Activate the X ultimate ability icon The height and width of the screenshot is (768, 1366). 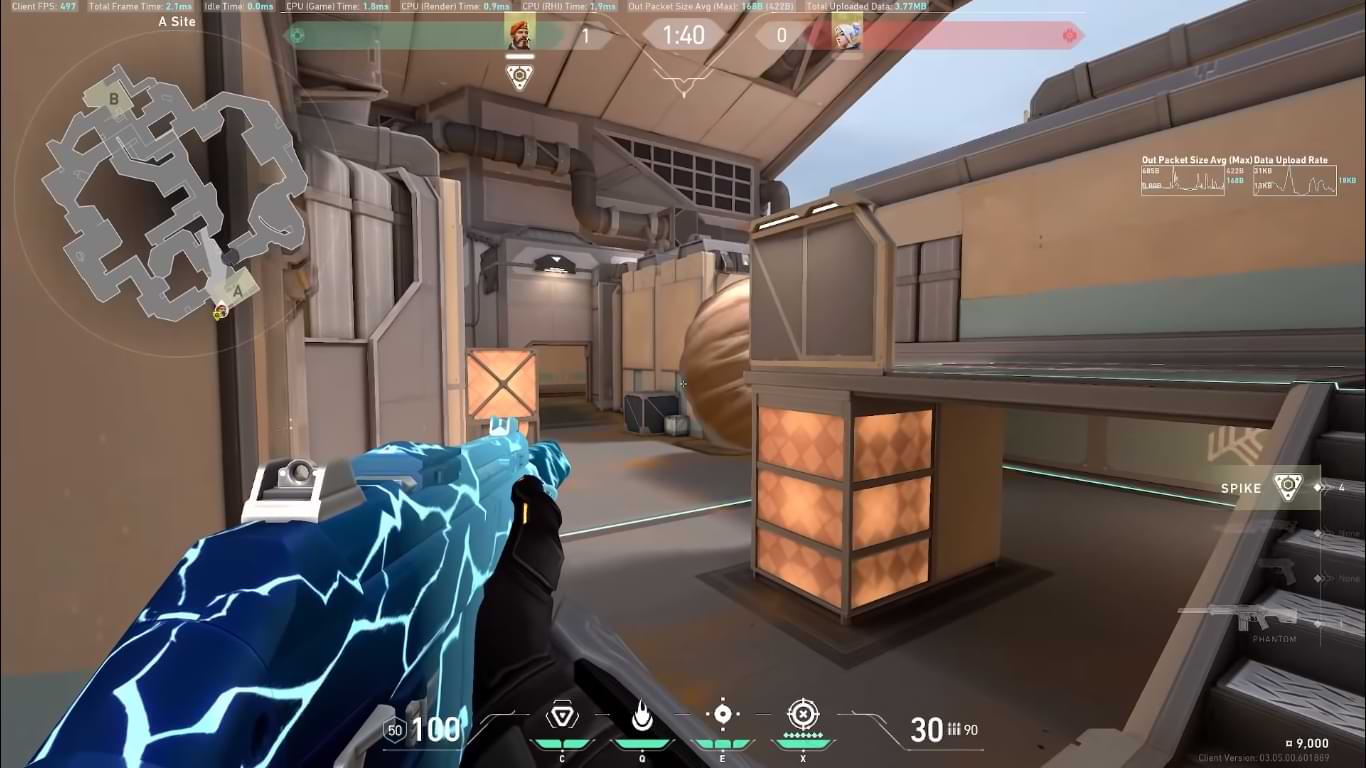coord(802,714)
